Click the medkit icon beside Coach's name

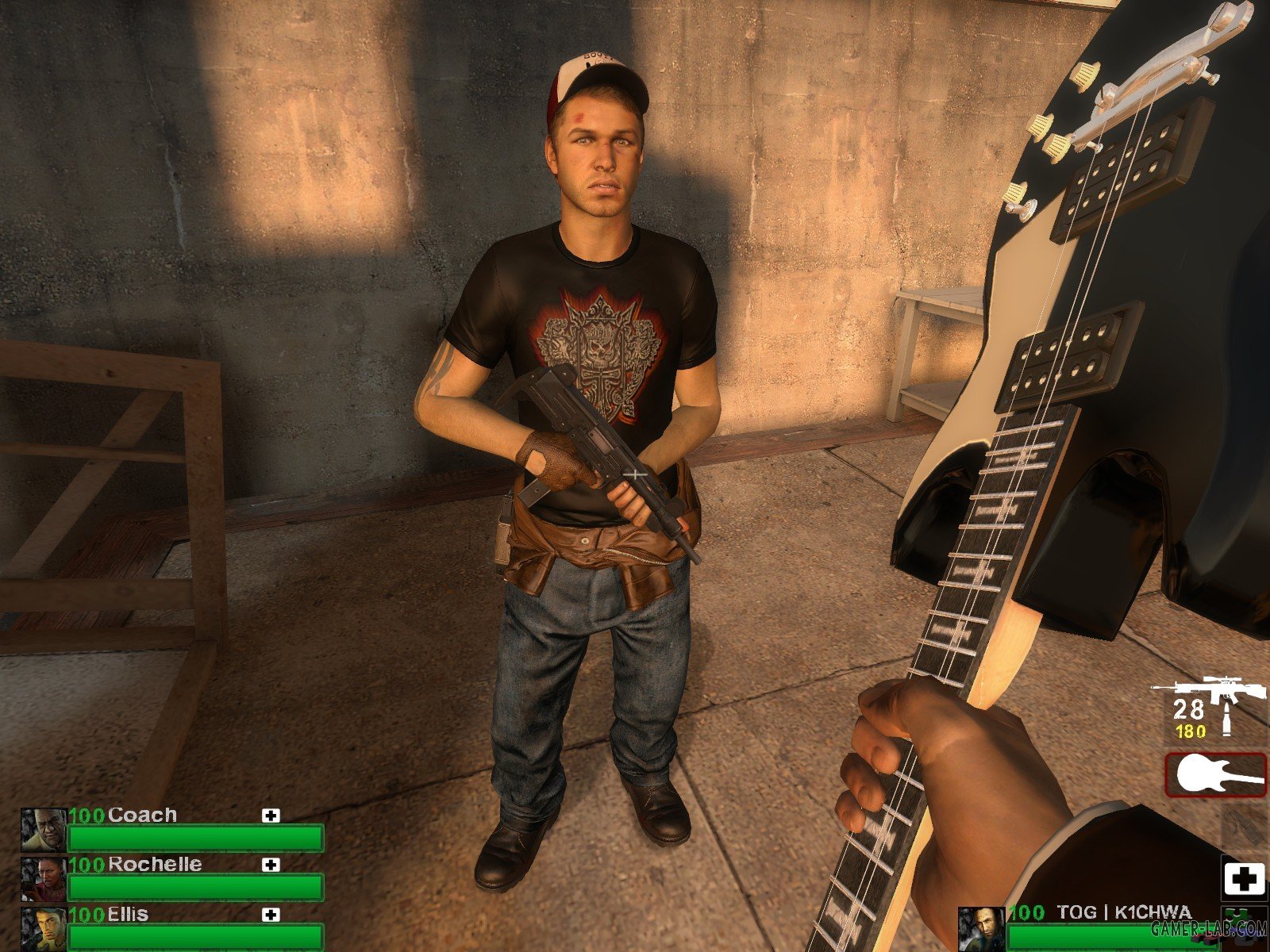[x=271, y=816]
